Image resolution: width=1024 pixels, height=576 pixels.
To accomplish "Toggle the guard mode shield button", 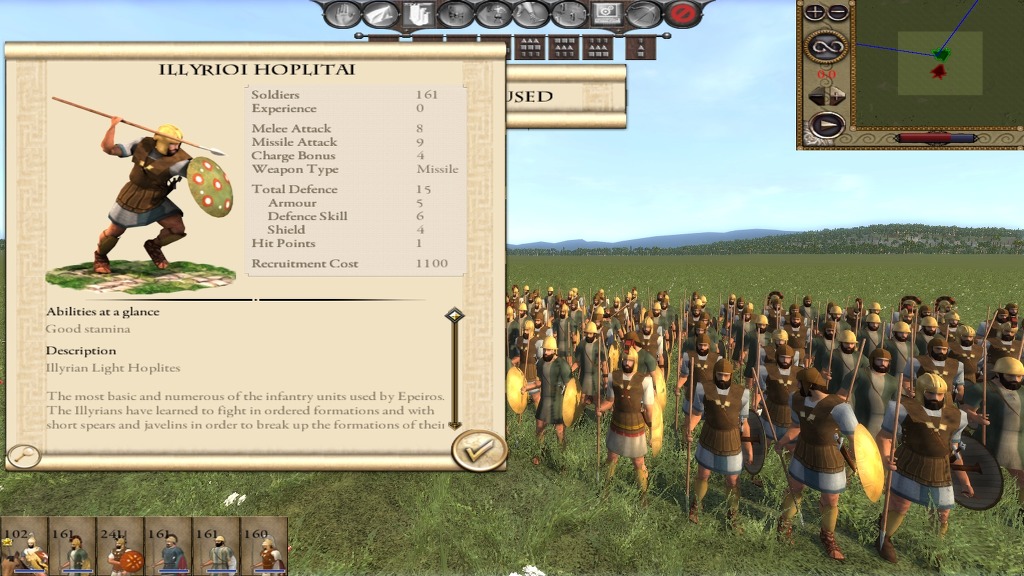I will (x=417, y=14).
